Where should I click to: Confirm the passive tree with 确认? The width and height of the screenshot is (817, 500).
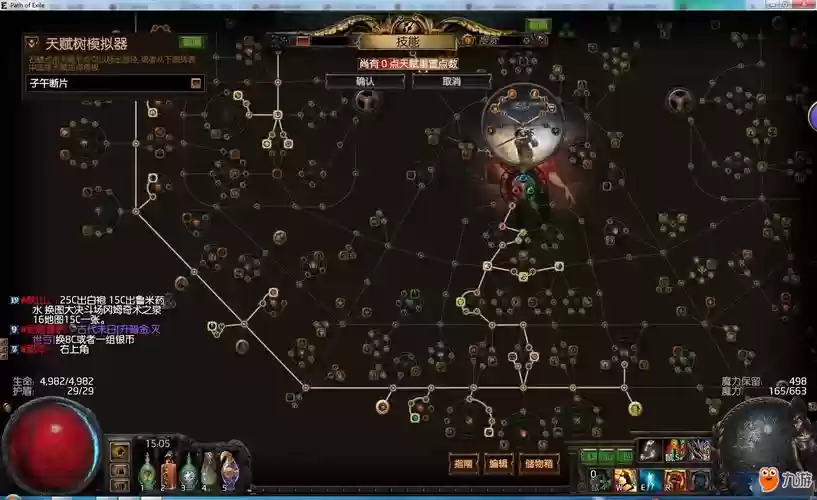[365, 81]
